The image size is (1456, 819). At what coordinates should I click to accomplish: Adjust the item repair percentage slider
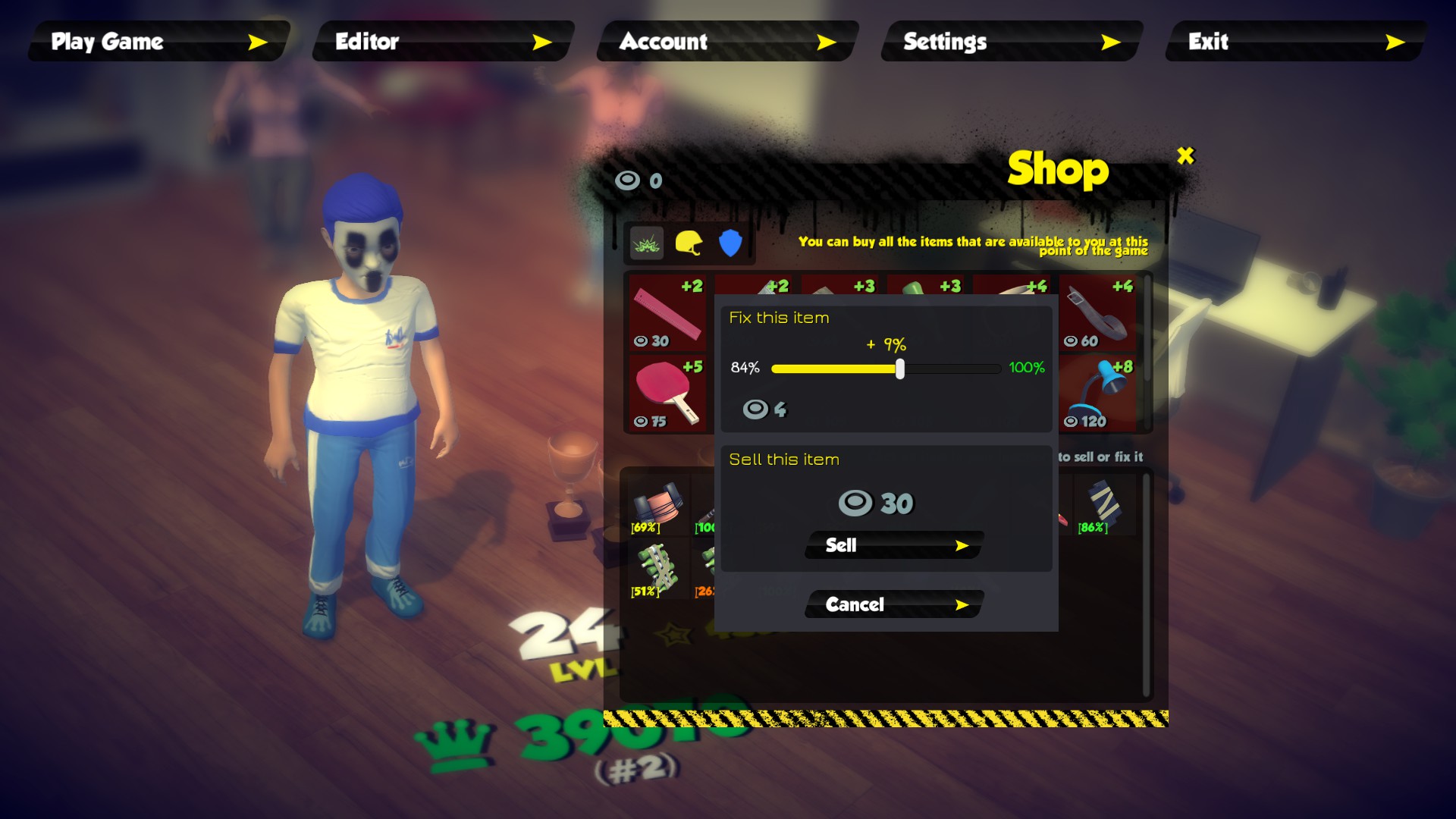pos(899,369)
